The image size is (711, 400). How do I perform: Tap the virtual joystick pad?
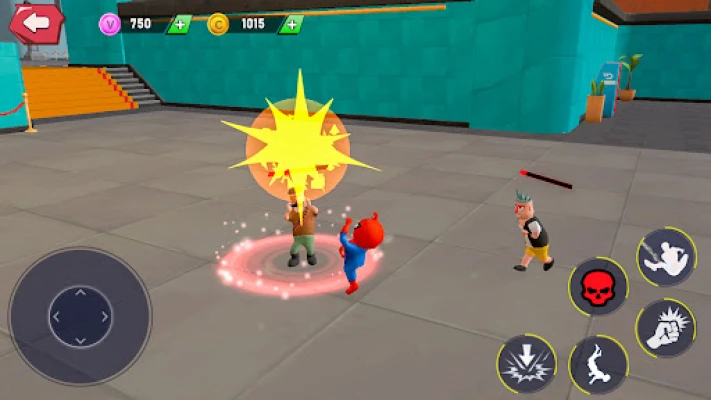pos(80,316)
